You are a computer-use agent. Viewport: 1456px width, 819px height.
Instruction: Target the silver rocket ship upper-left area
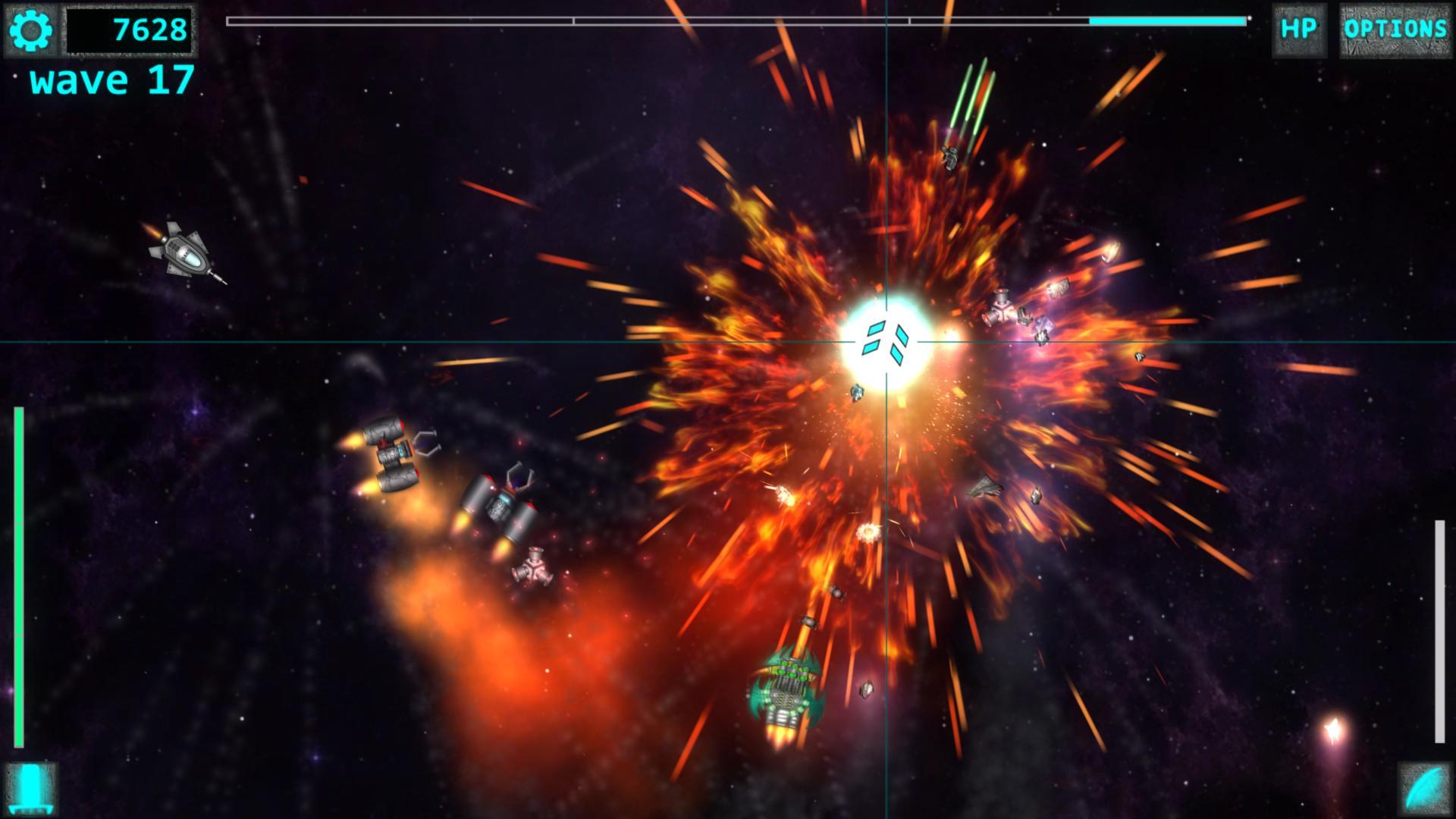(184, 254)
